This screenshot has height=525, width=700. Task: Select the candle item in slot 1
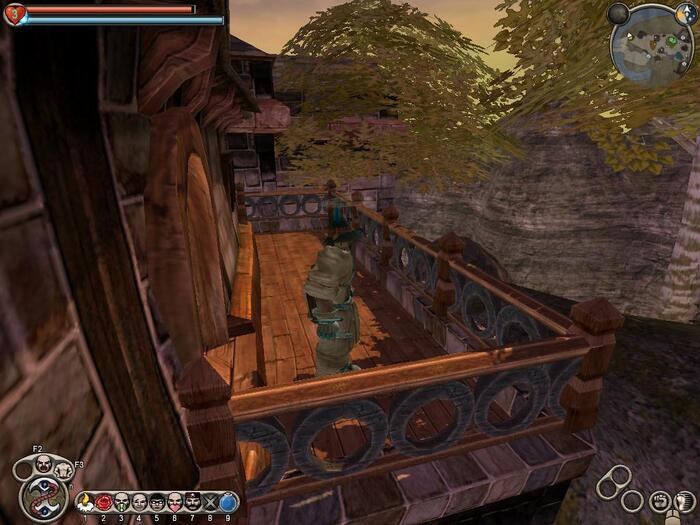[85, 501]
